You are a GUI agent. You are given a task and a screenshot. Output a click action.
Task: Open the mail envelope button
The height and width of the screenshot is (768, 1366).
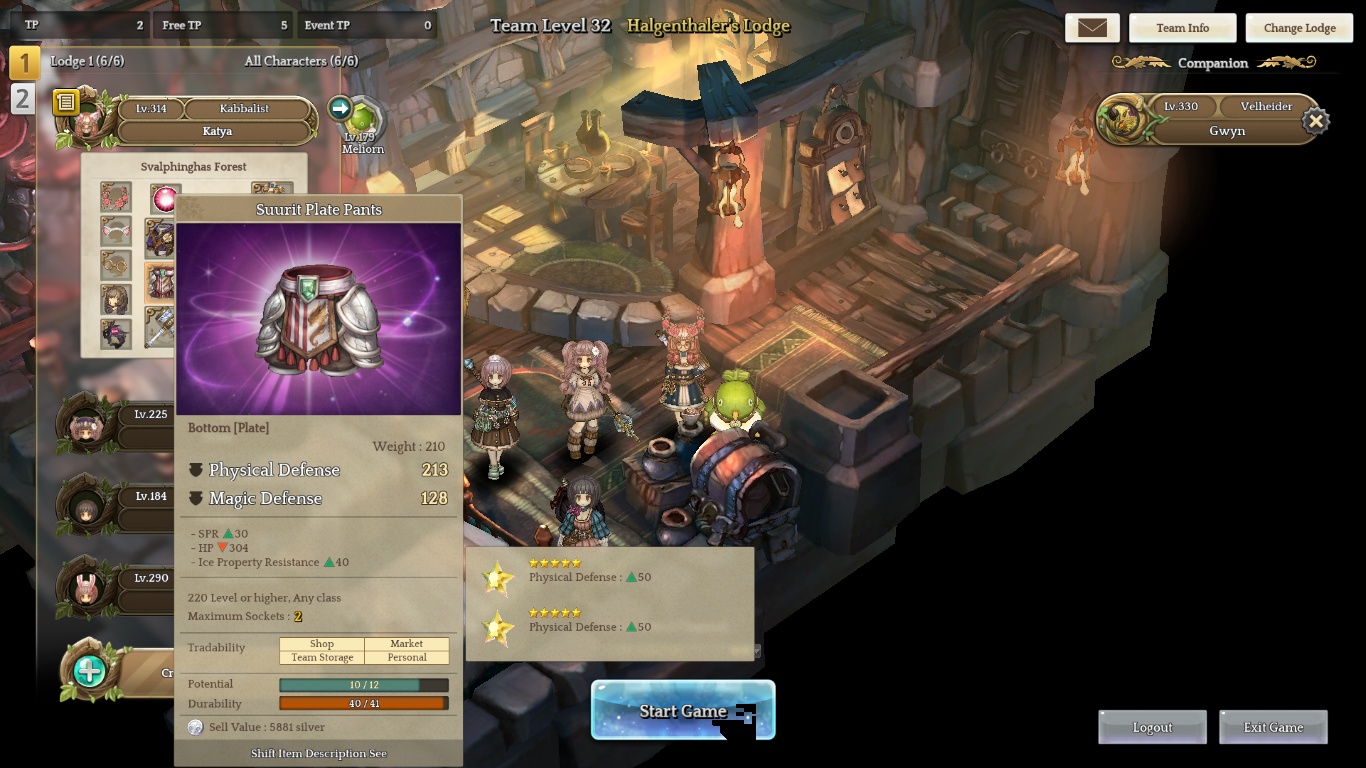1092,28
